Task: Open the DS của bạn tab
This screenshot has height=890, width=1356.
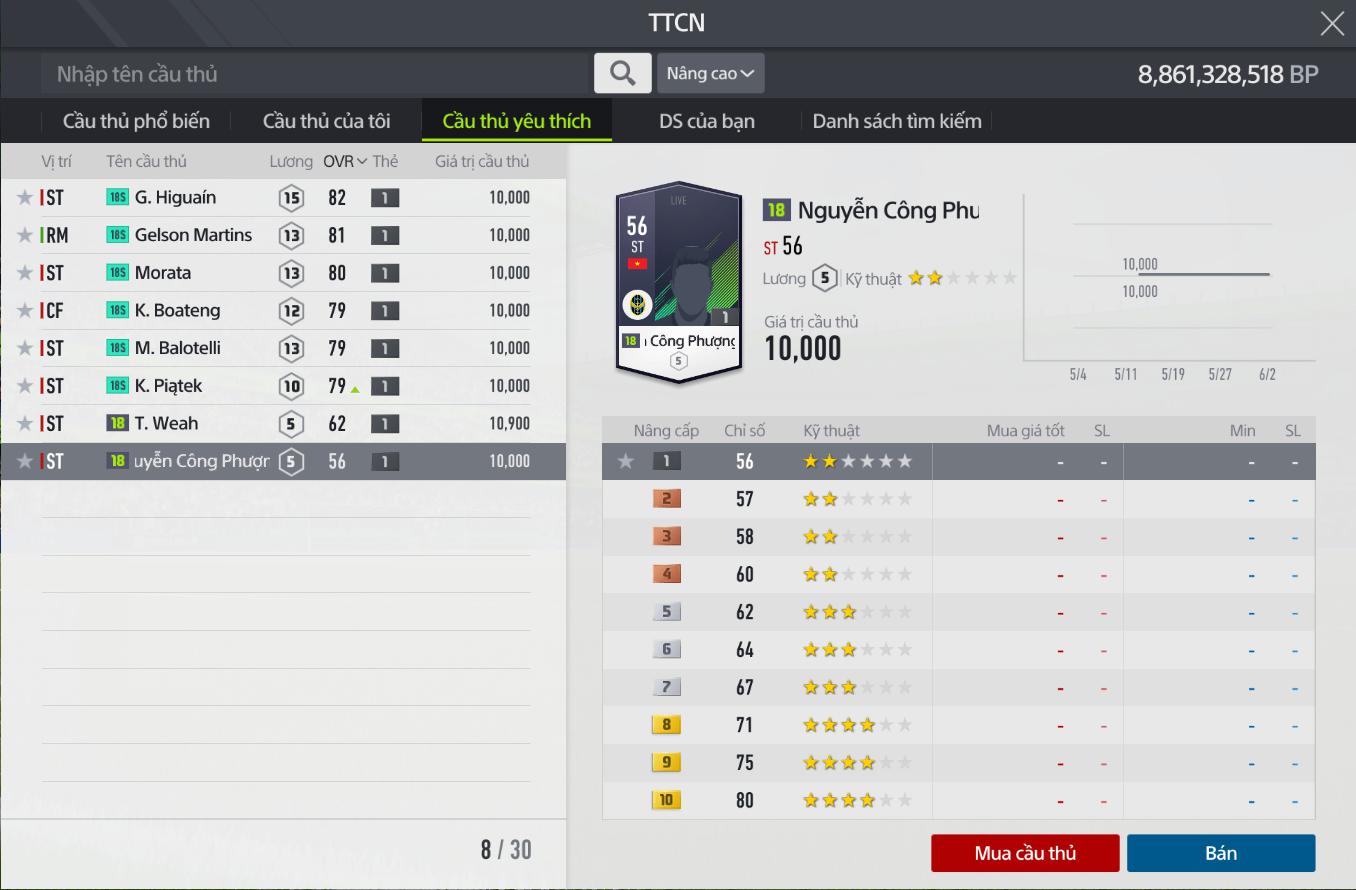Action: [706, 121]
